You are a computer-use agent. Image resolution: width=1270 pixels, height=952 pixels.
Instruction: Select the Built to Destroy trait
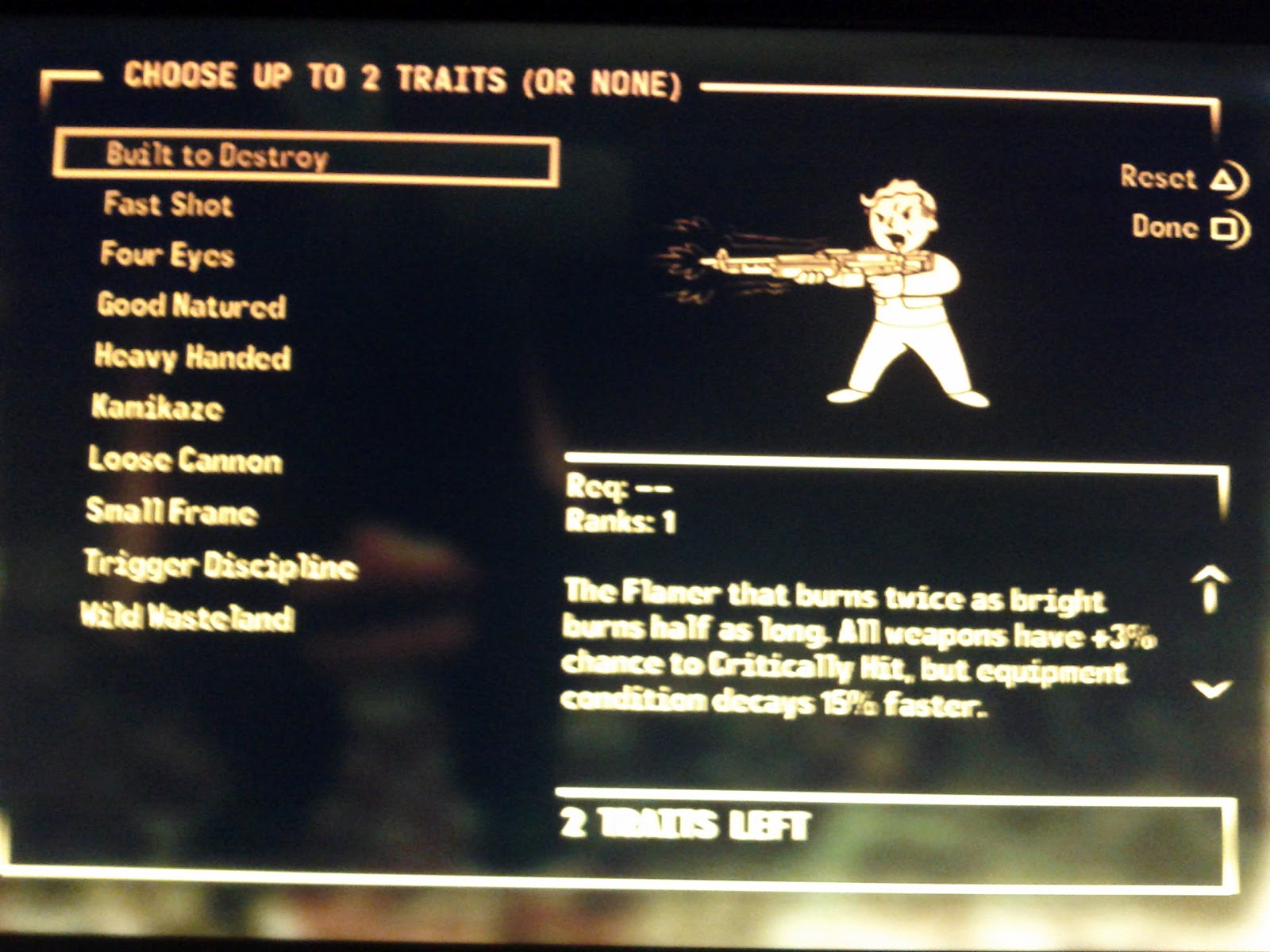(218, 157)
